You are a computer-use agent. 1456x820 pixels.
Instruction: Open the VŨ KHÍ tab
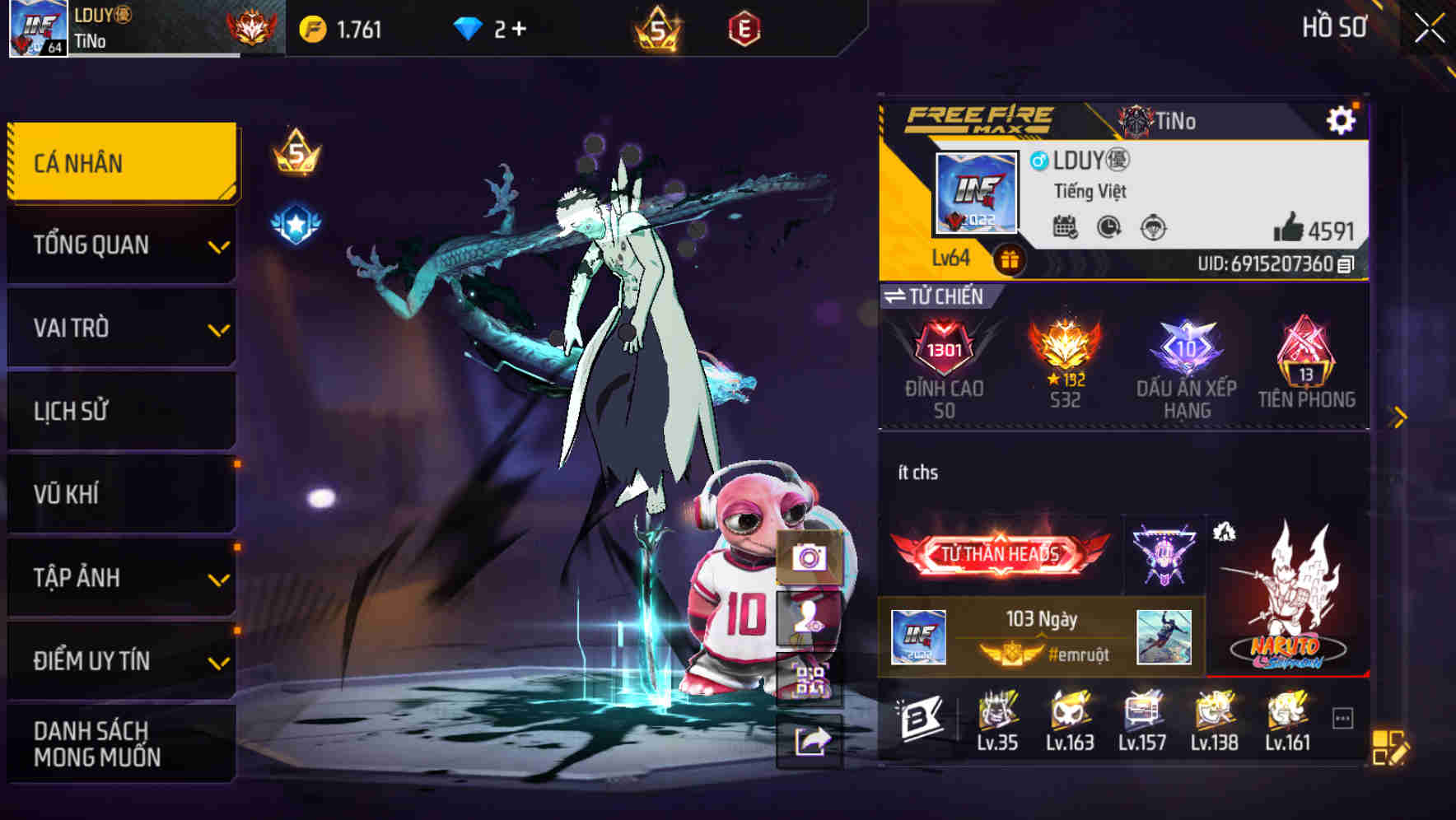tap(120, 494)
